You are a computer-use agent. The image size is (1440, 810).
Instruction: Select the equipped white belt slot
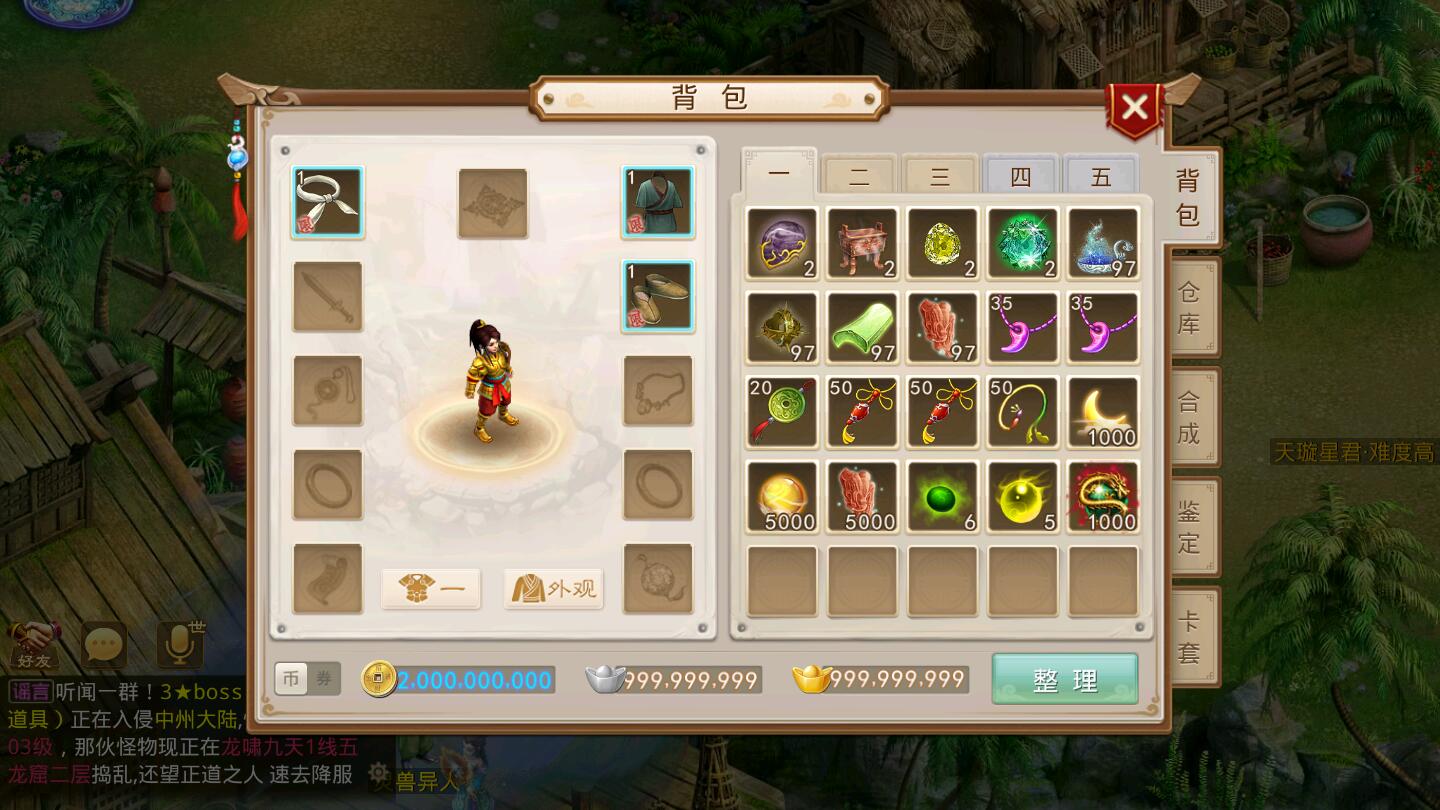point(328,202)
